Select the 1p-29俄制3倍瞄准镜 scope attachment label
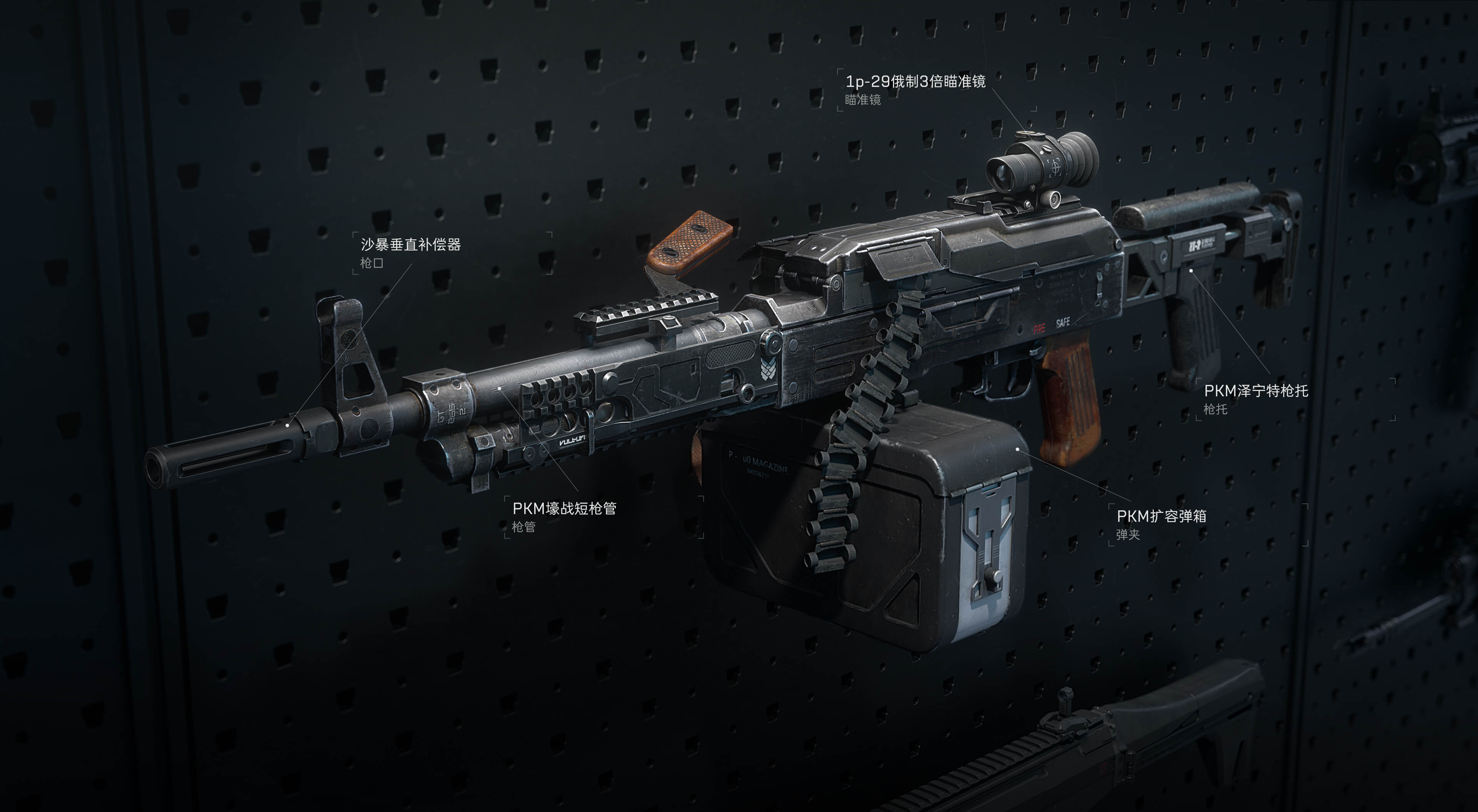 pos(915,82)
